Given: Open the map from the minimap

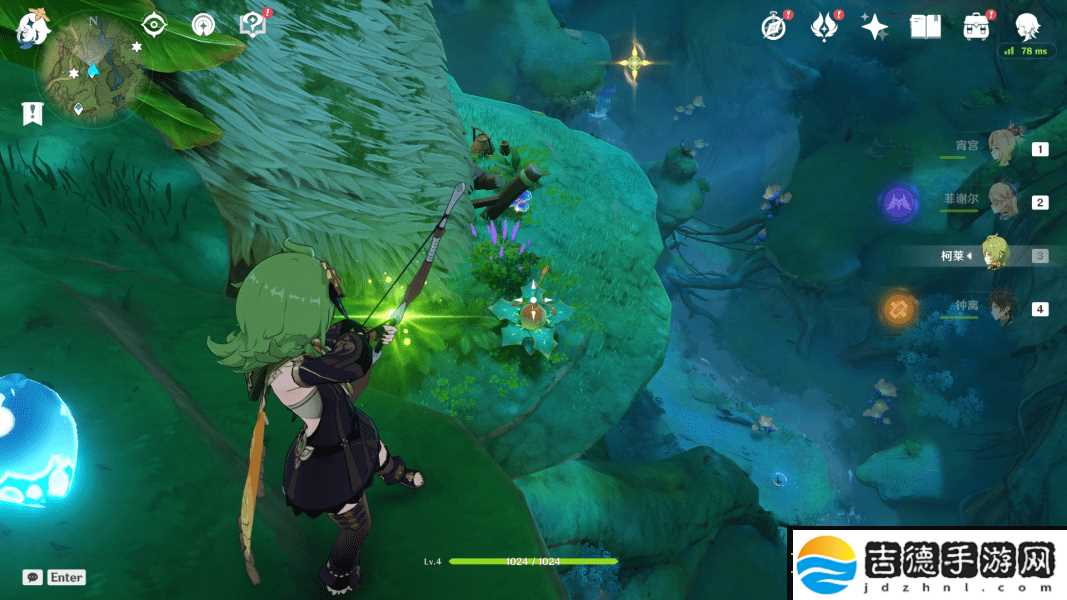Looking at the screenshot, I should (x=92, y=68).
